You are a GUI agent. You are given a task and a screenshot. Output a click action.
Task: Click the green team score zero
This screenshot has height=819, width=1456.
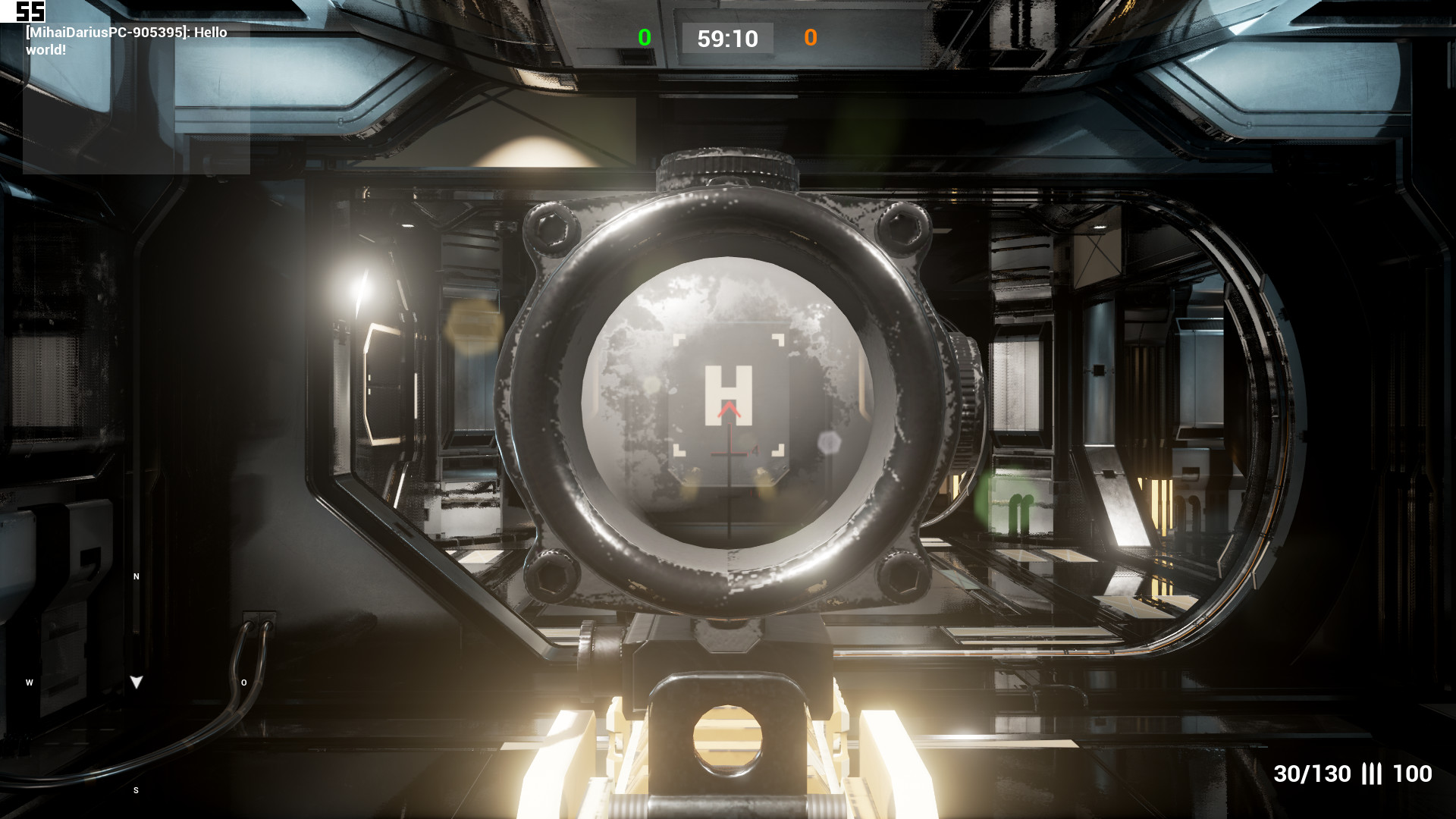point(644,36)
